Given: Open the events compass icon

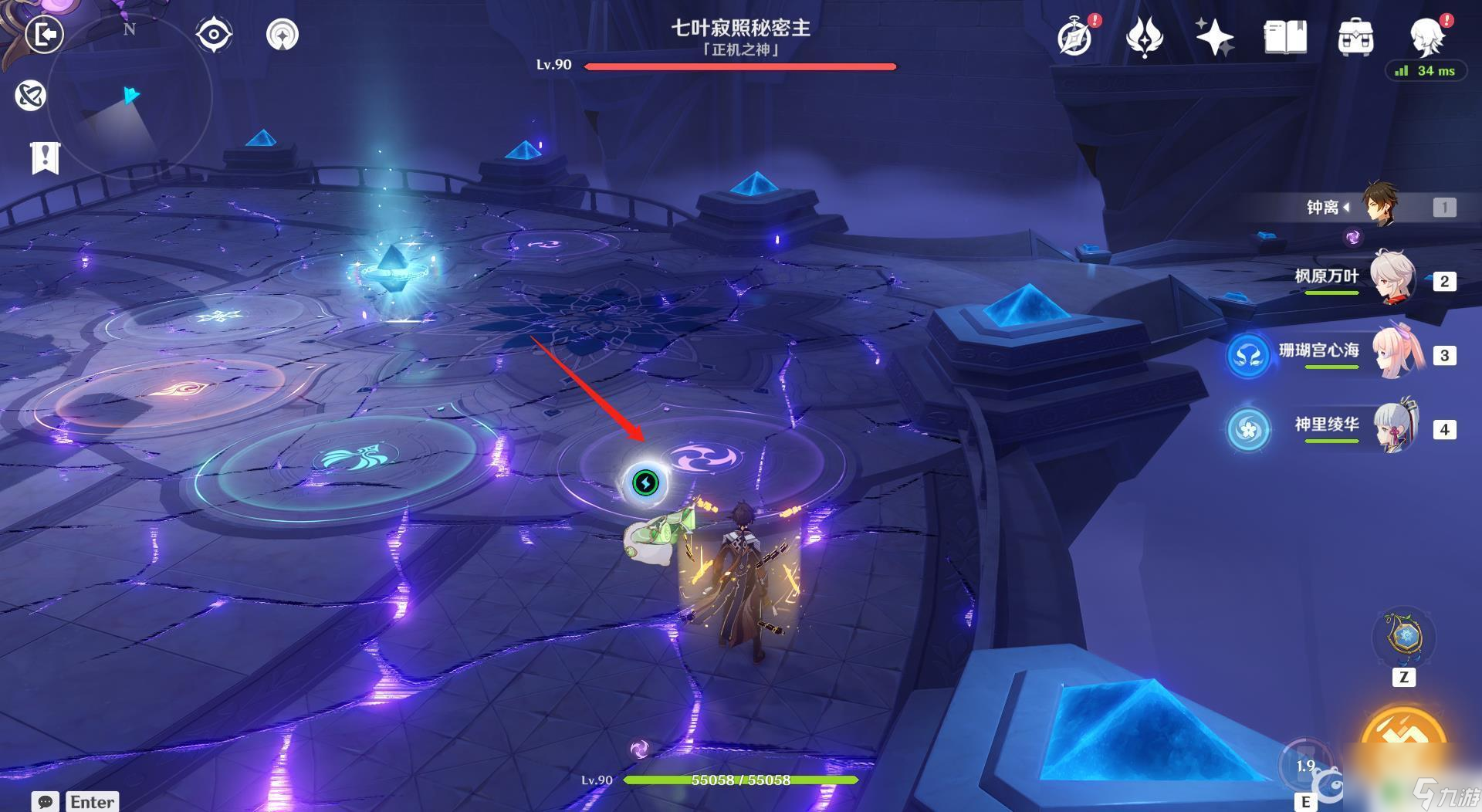Looking at the screenshot, I should click(1075, 37).
